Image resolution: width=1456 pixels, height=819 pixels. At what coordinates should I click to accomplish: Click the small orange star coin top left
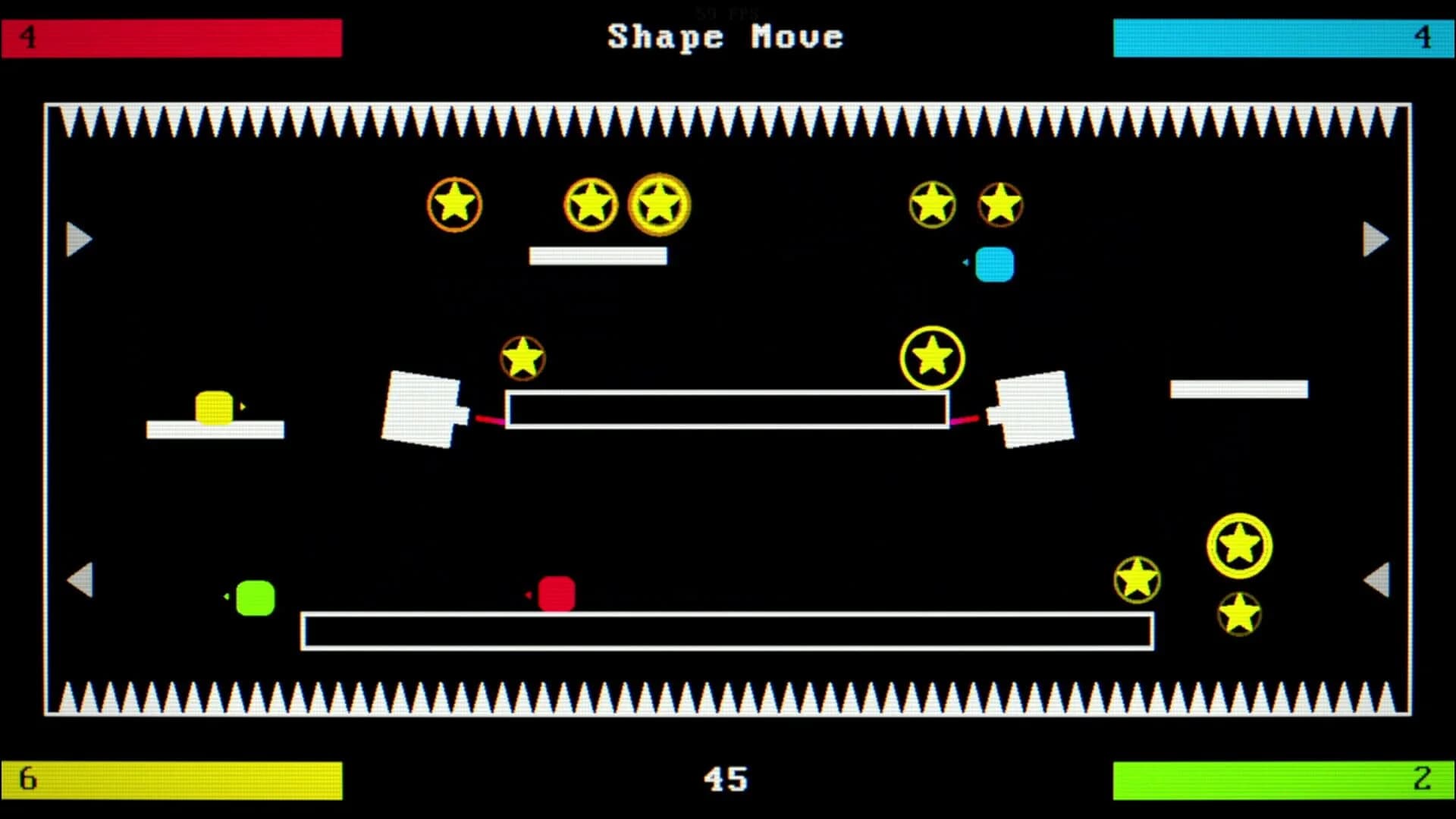[x=455, y=203]
